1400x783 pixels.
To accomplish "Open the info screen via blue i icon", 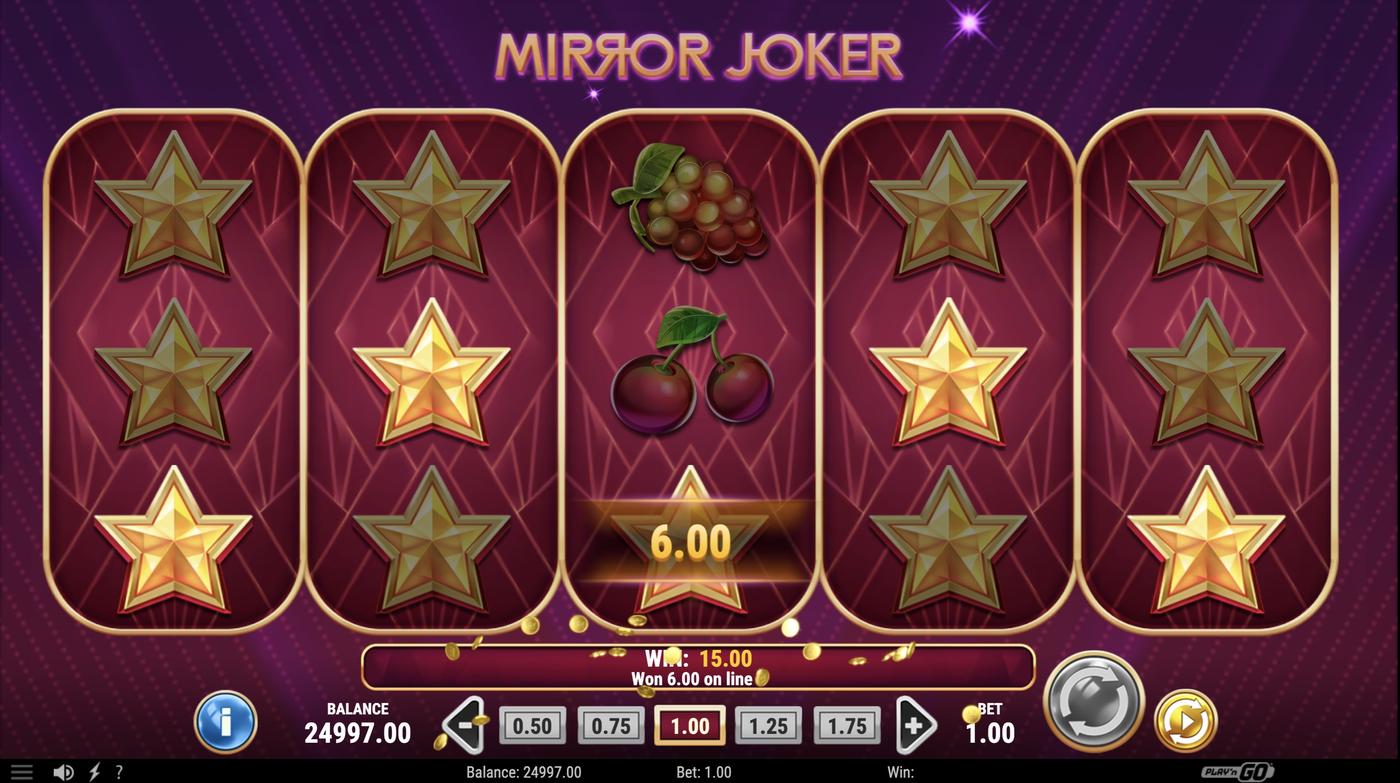I will point(225,722).
